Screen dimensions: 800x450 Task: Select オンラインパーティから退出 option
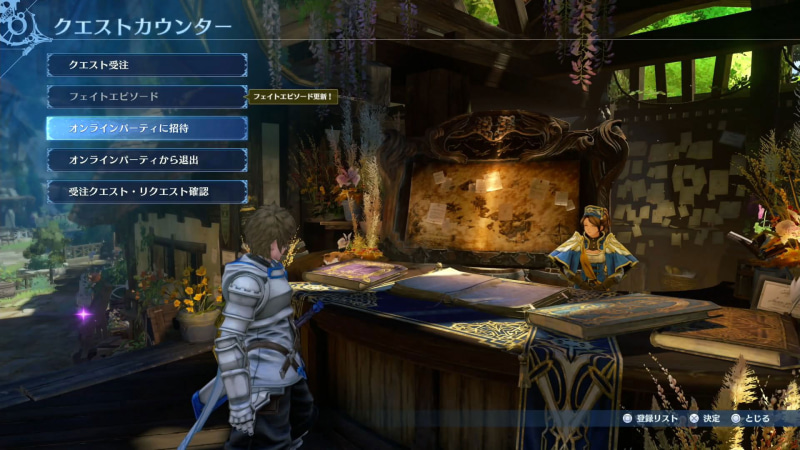click(x=146, y=160)
